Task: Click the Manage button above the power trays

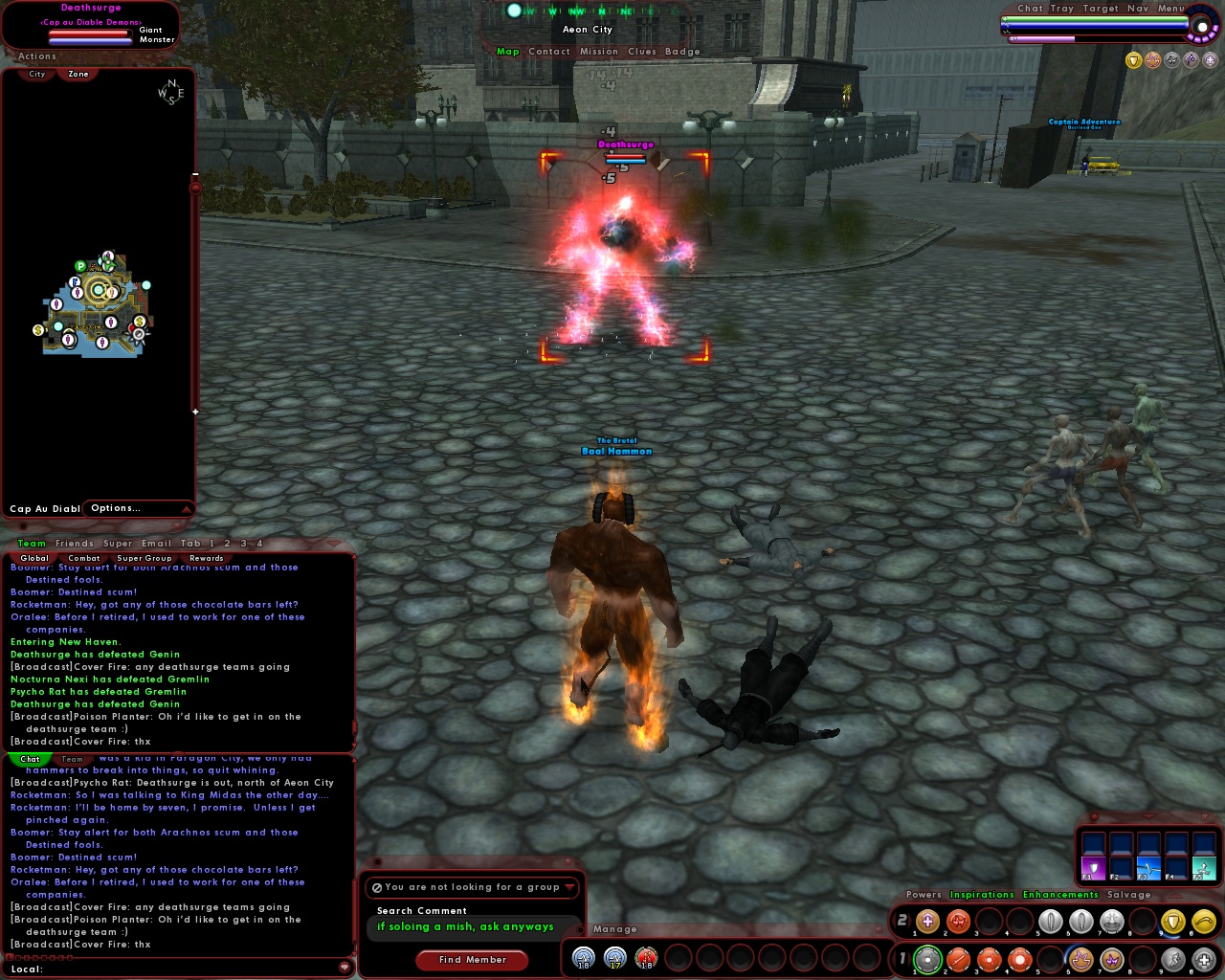Action: pos(615,928)
